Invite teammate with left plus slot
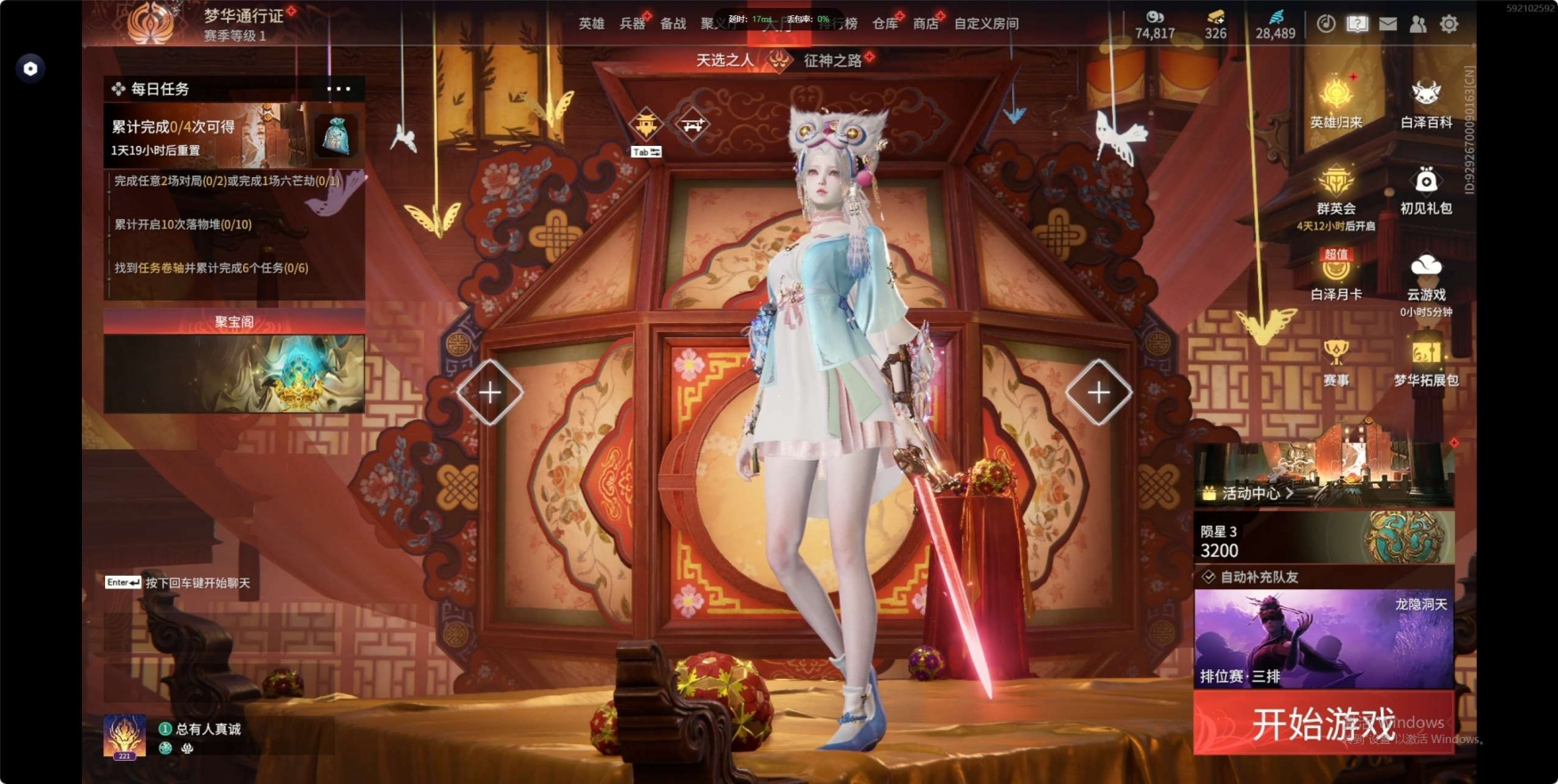Viewport: 1558px width, 784px height. pyautogui.click(x=490, y=392)
